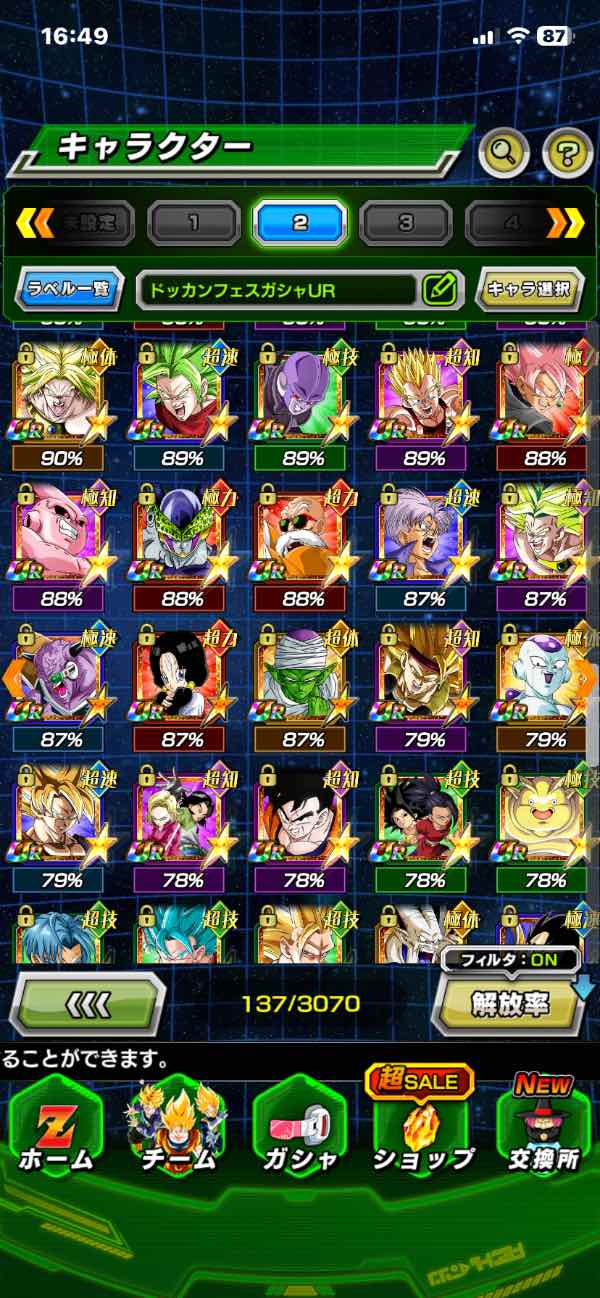Open the 交換所 exchange menu
Image resolution: width=600 pixels, height=1298 pixels.
click(543, 1133)
